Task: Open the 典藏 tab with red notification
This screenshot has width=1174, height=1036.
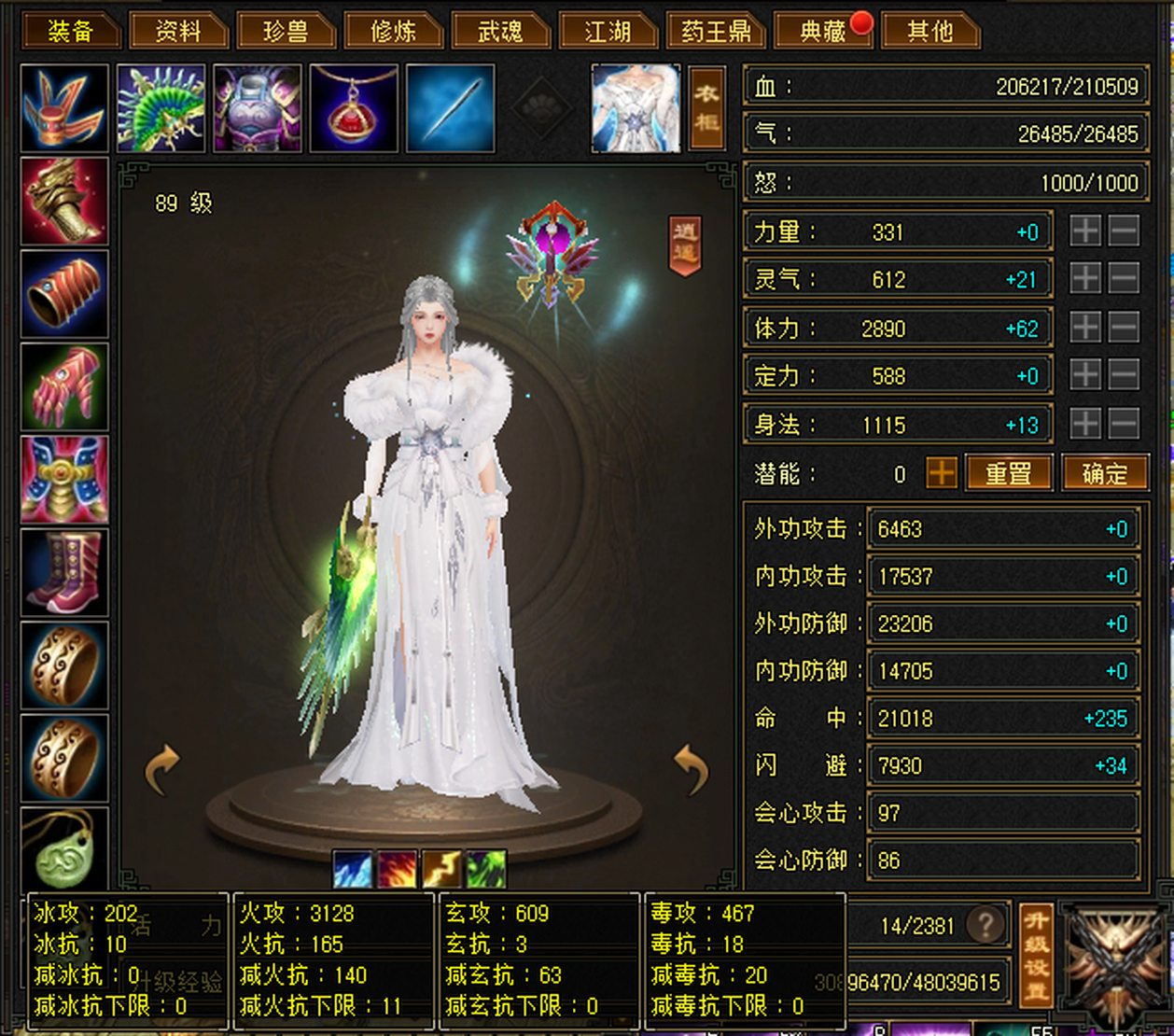Action: (823, 32)
